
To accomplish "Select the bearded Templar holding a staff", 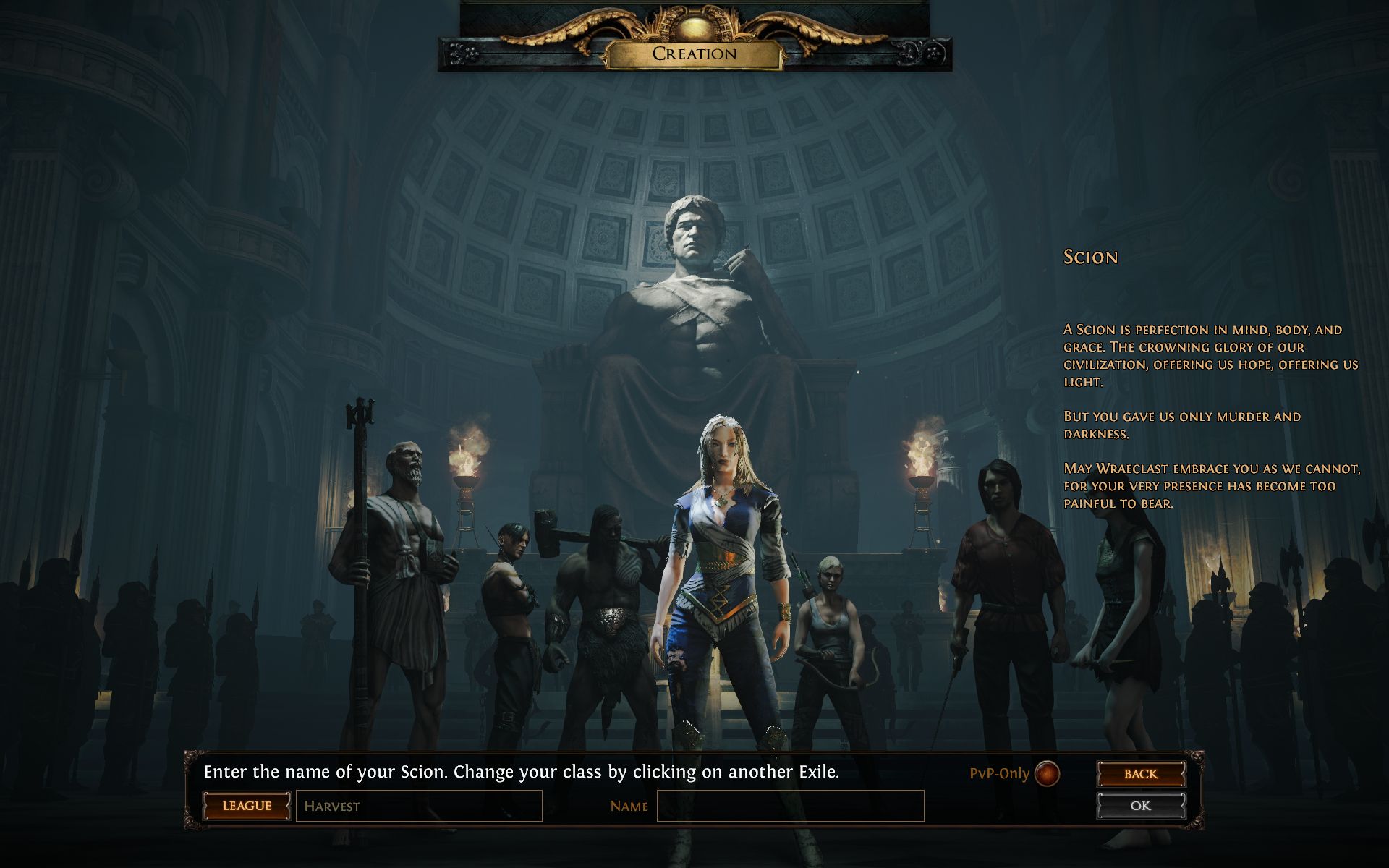I will tap(402, 564).
